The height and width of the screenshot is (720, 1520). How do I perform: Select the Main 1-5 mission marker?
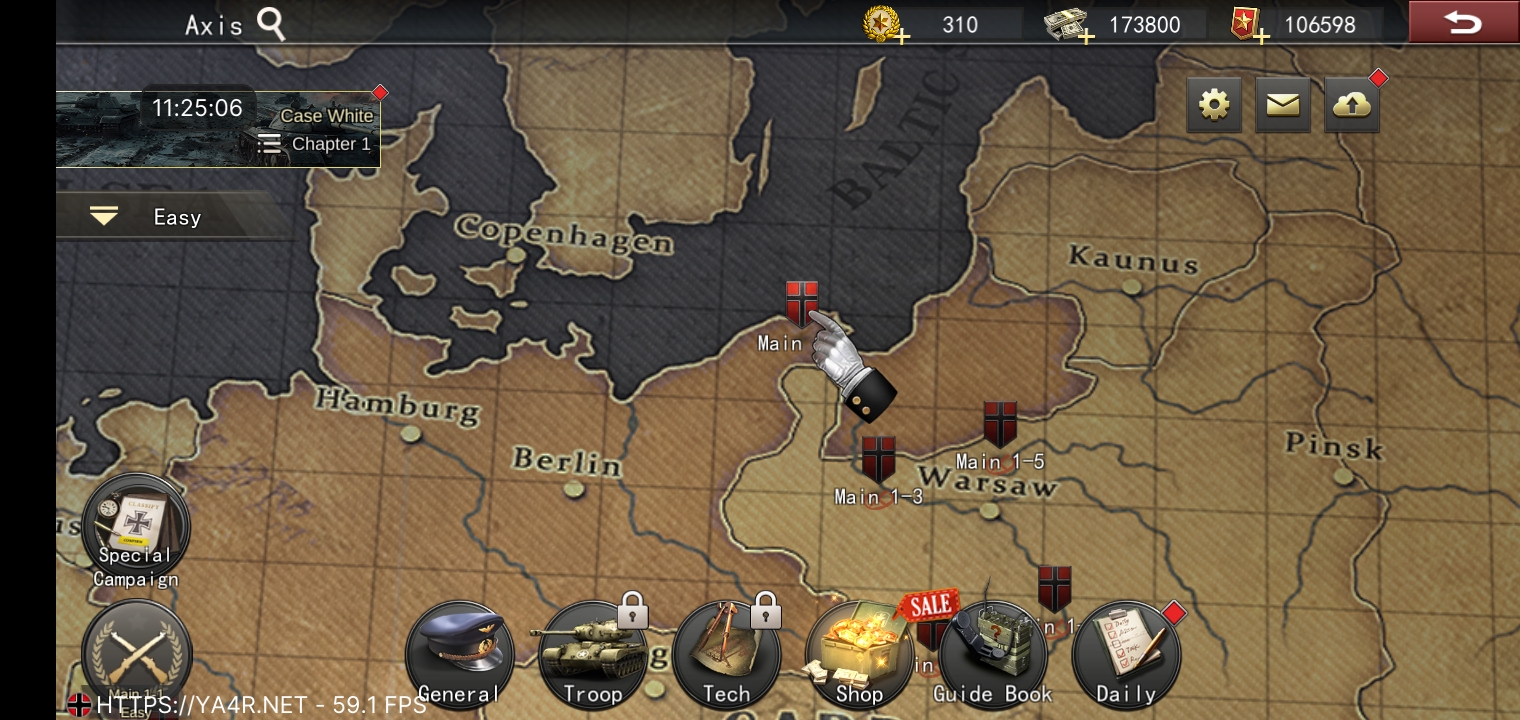(x=1000, y=426)
